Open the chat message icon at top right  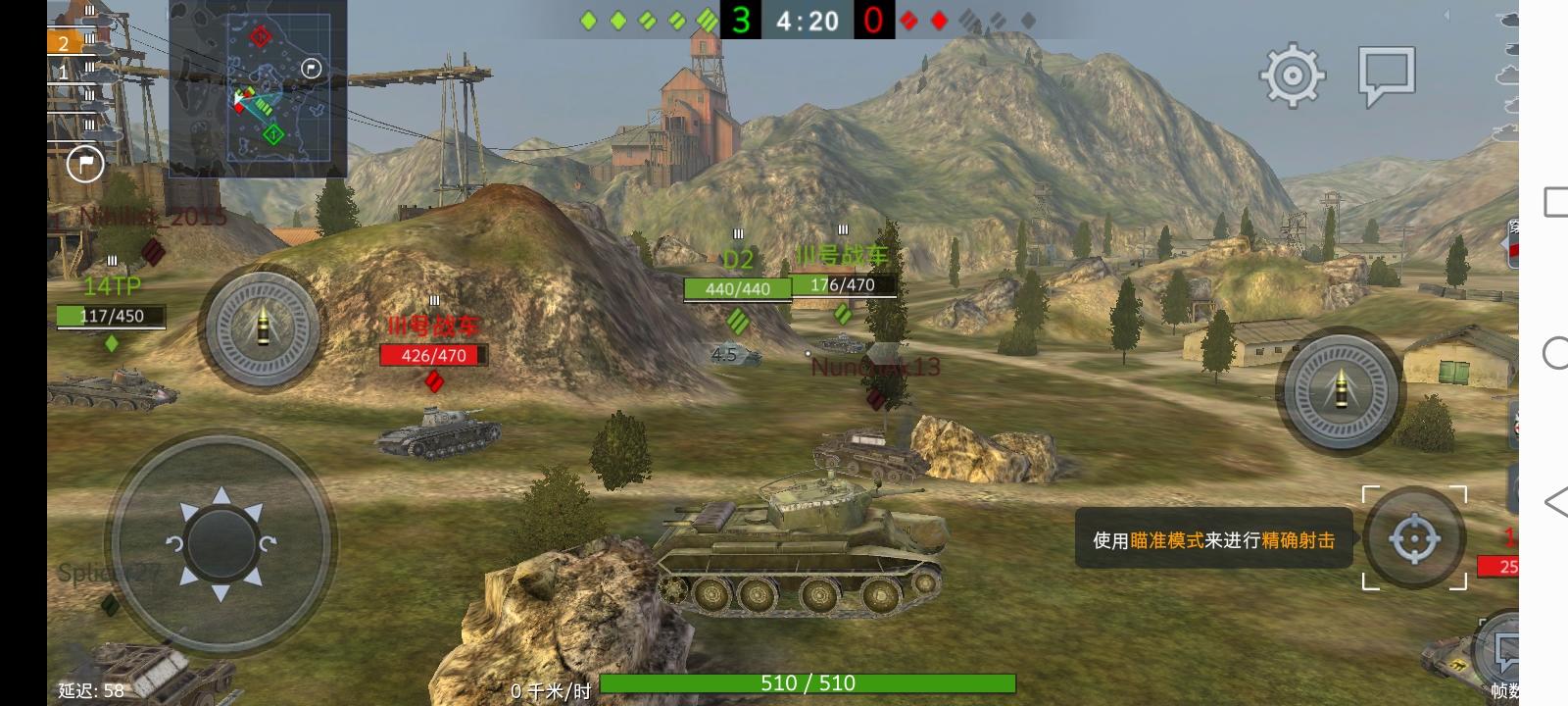click(1388, 75)
